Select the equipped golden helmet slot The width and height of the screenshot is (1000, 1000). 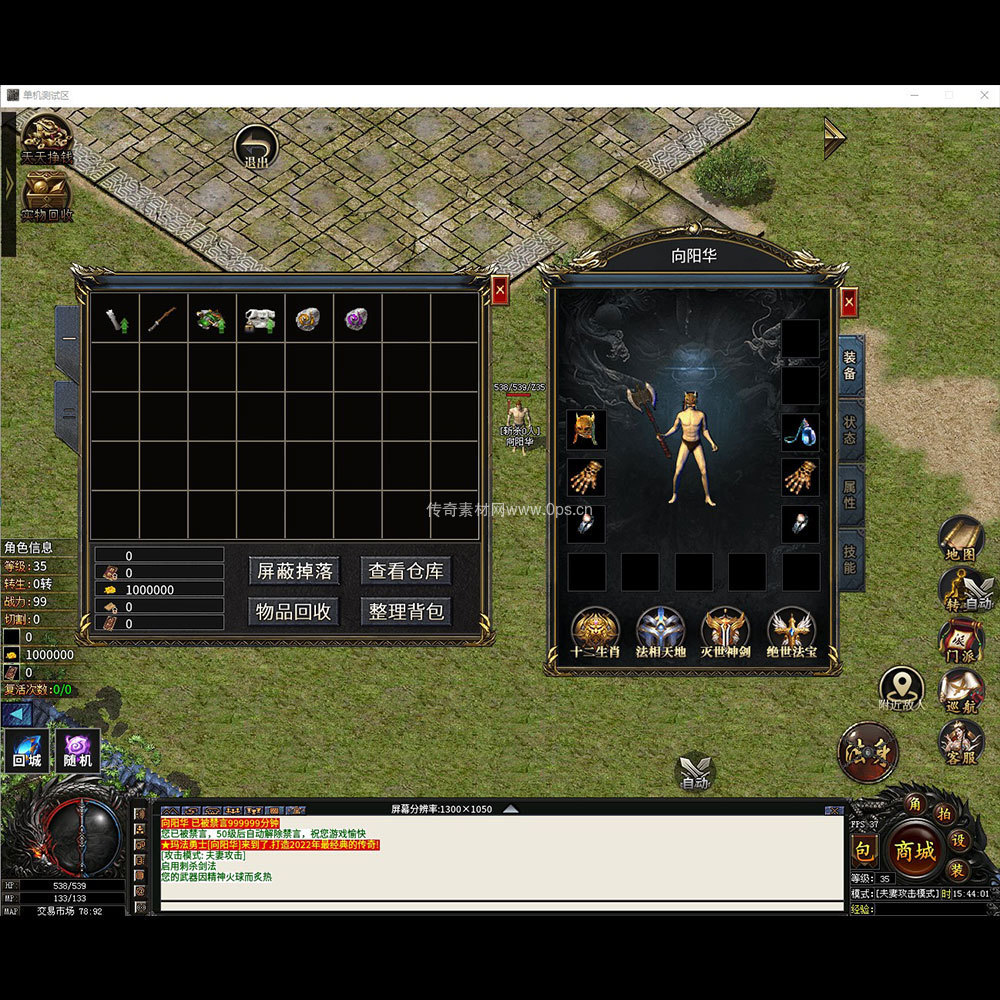(x=585, y=430)
